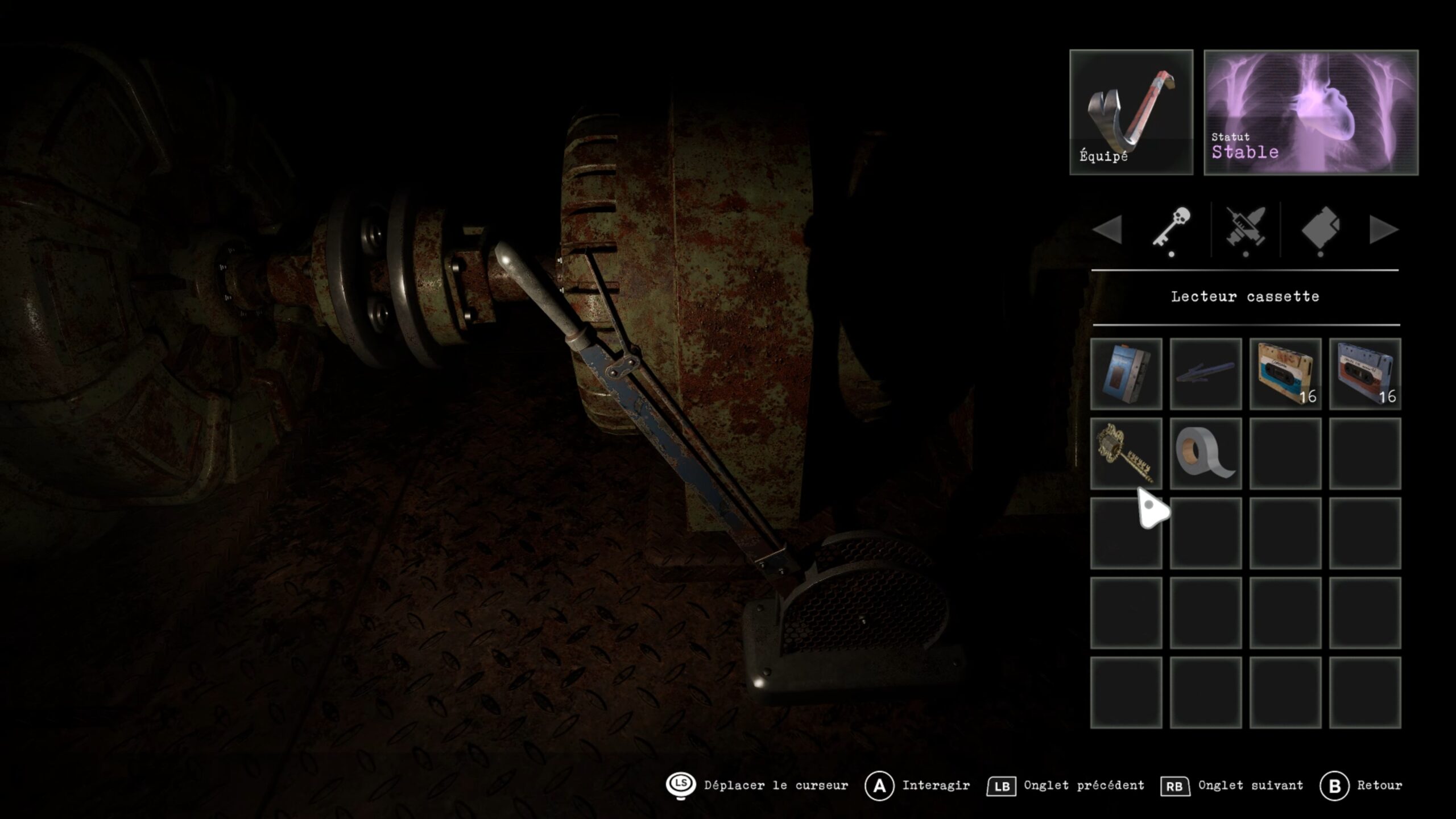Choose the blue and red cassette tape
The width and height of the screenshot is (1456, 819).
pos(1364,374)
